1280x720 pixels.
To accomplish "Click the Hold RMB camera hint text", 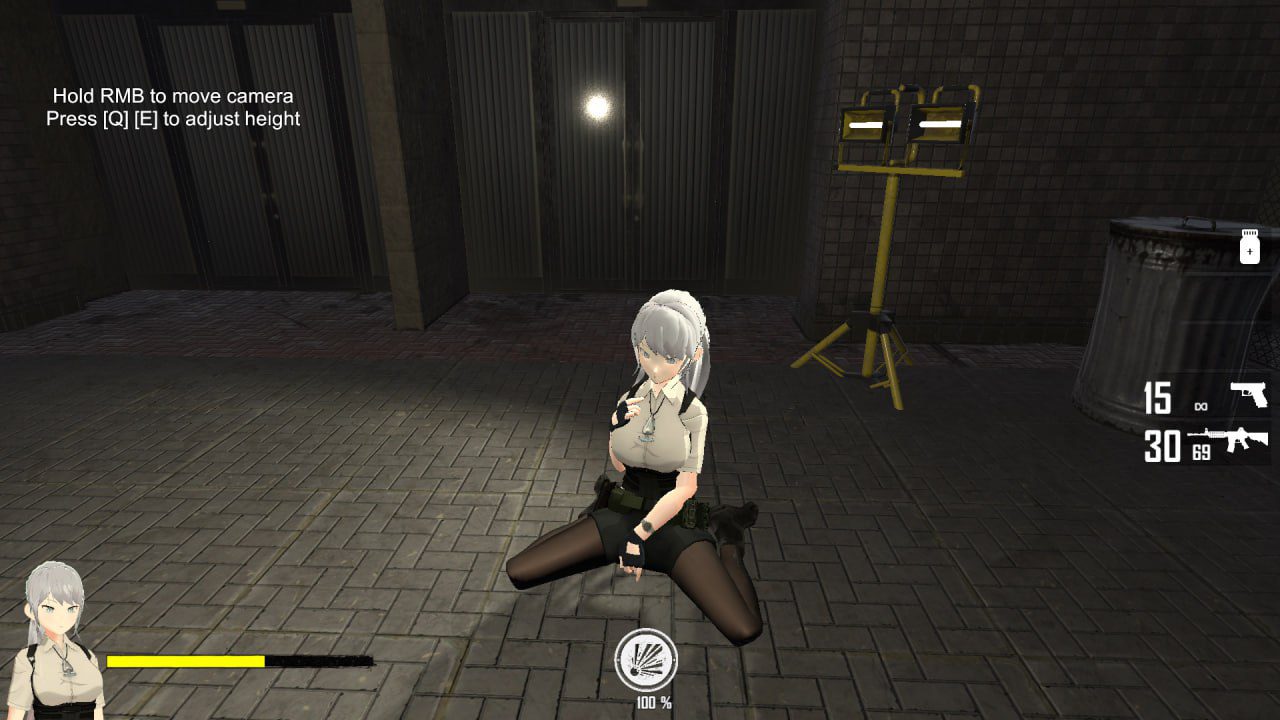I will [172, 96].
